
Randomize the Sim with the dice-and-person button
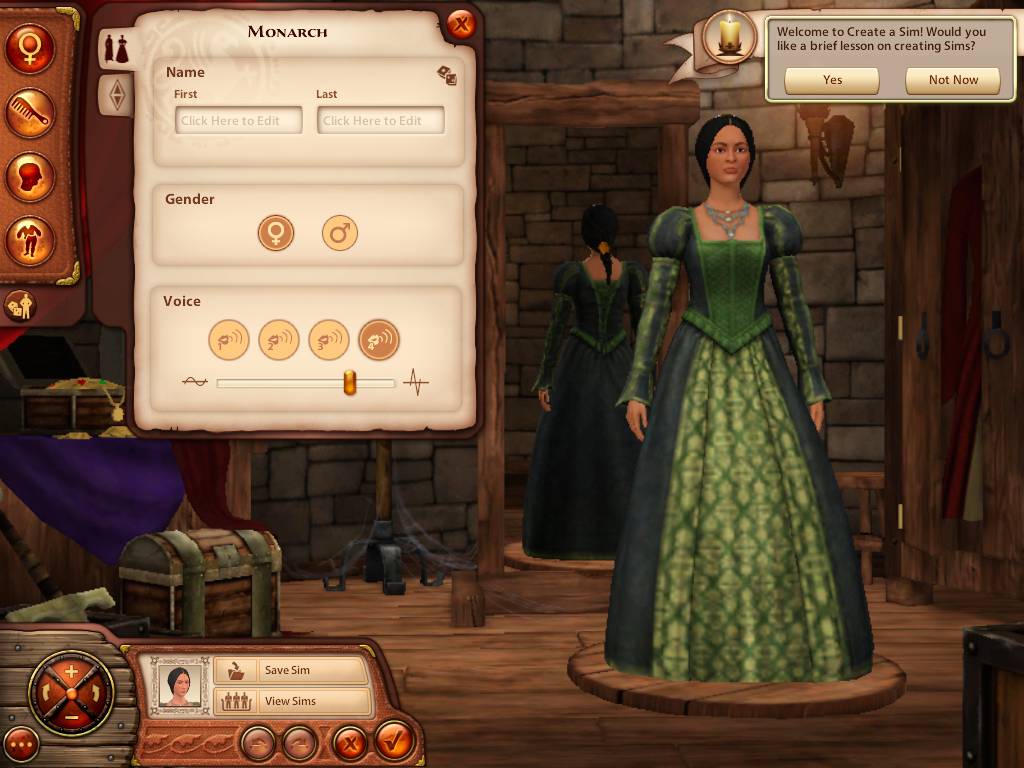coord(20,305)
